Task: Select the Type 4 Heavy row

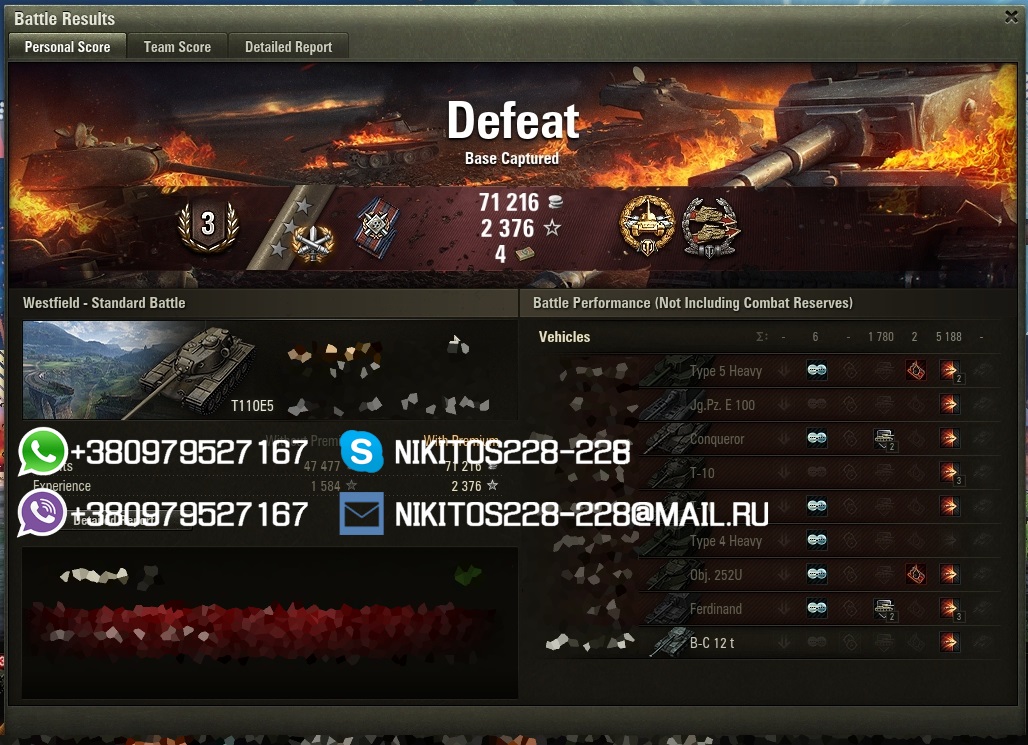Action: pyautogui.click(x=725, y=541)
